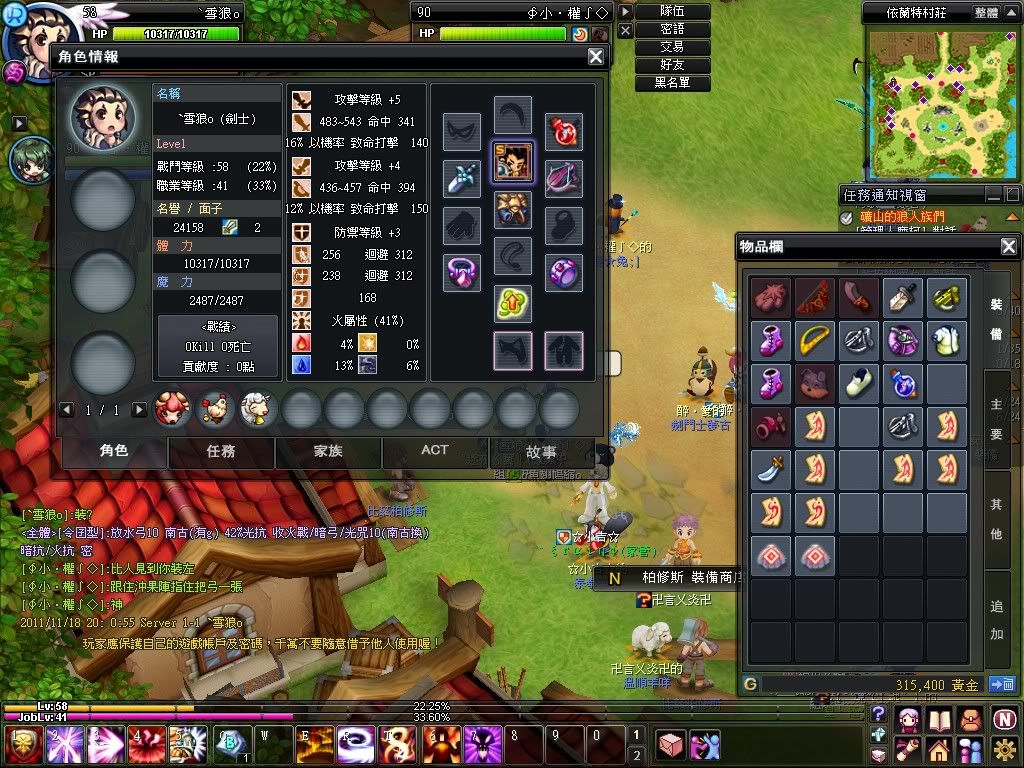Select 交易 trade option
This screenshot has width=1024, height=768.
[x=672, y=47]
